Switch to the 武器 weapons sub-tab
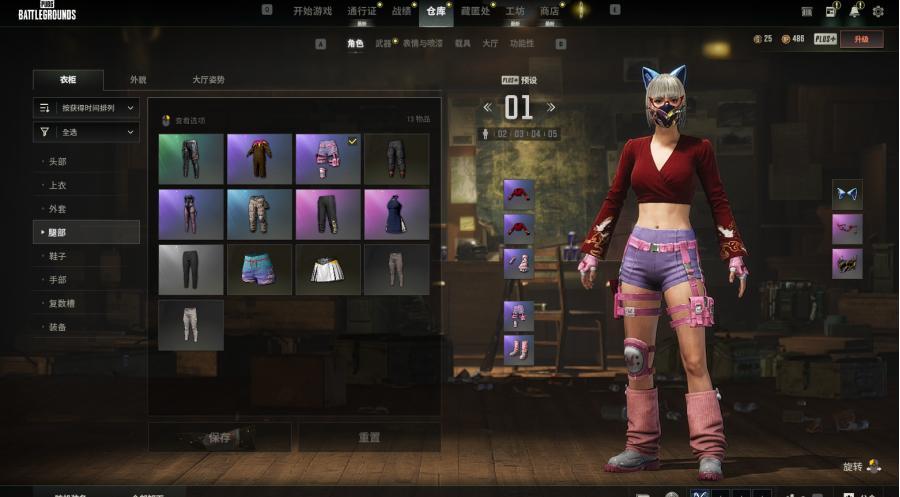Screen dimensions: 900x497 click(x=384, y=44)
